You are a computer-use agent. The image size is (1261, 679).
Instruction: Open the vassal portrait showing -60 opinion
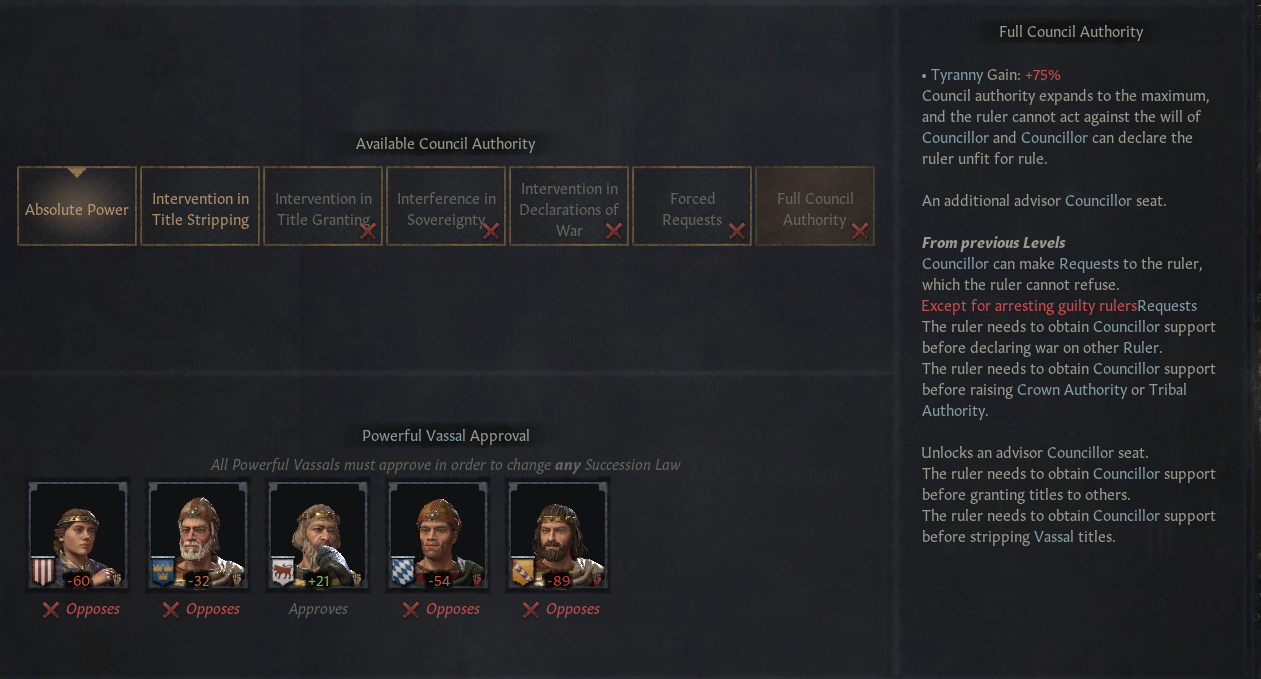pyautogui.click(x=78, y=535)
